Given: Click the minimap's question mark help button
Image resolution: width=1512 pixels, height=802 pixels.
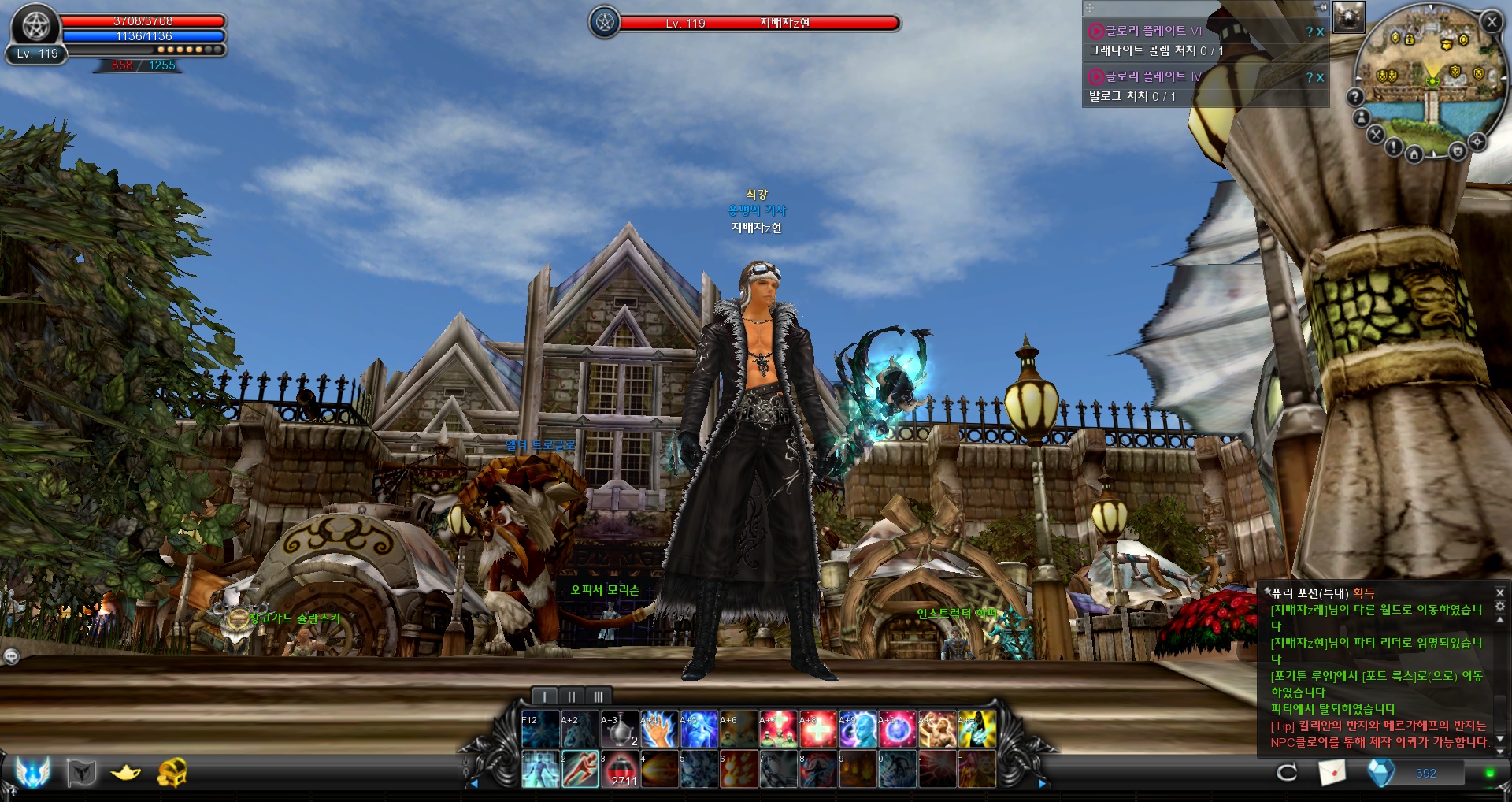Looking at the screenshot, I should coord(1354,97).
